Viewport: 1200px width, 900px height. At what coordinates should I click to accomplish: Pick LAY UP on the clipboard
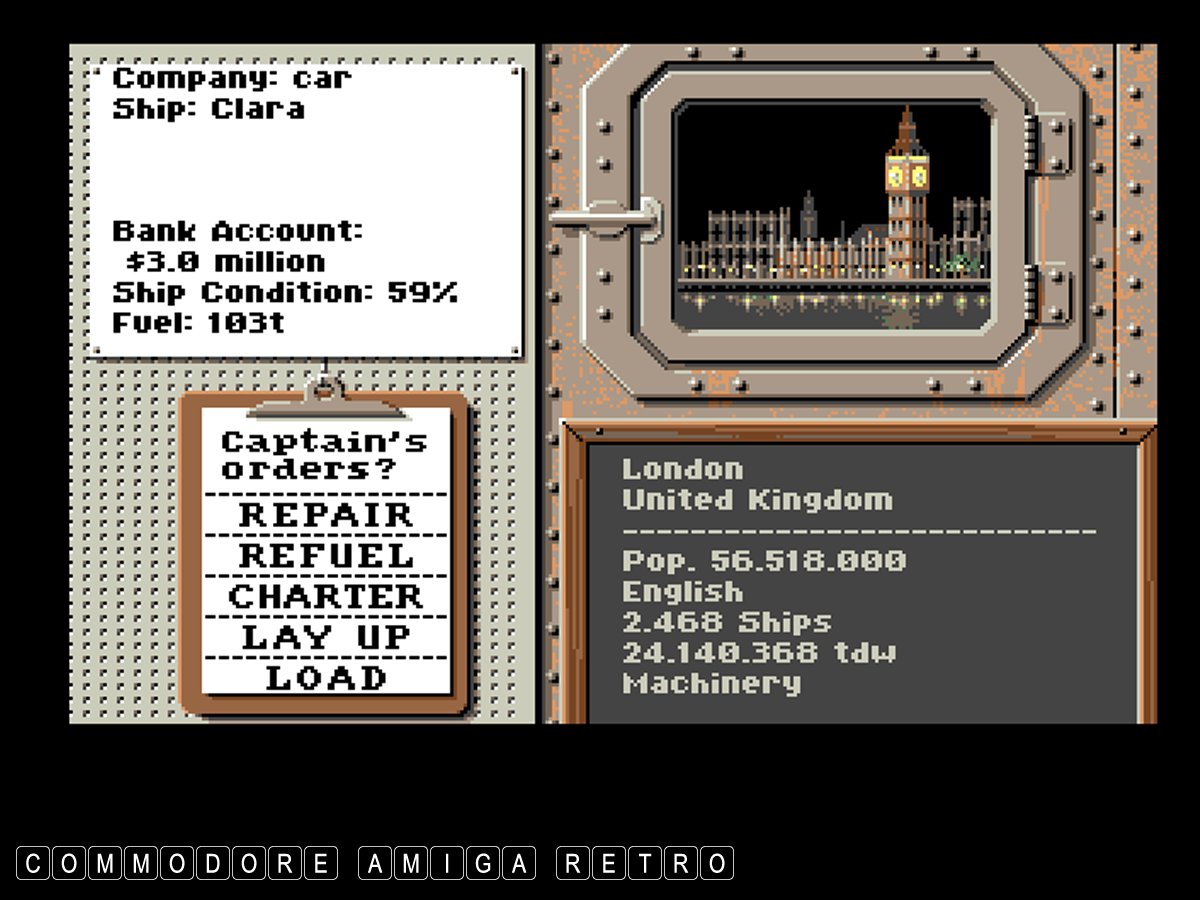[325, 637]
